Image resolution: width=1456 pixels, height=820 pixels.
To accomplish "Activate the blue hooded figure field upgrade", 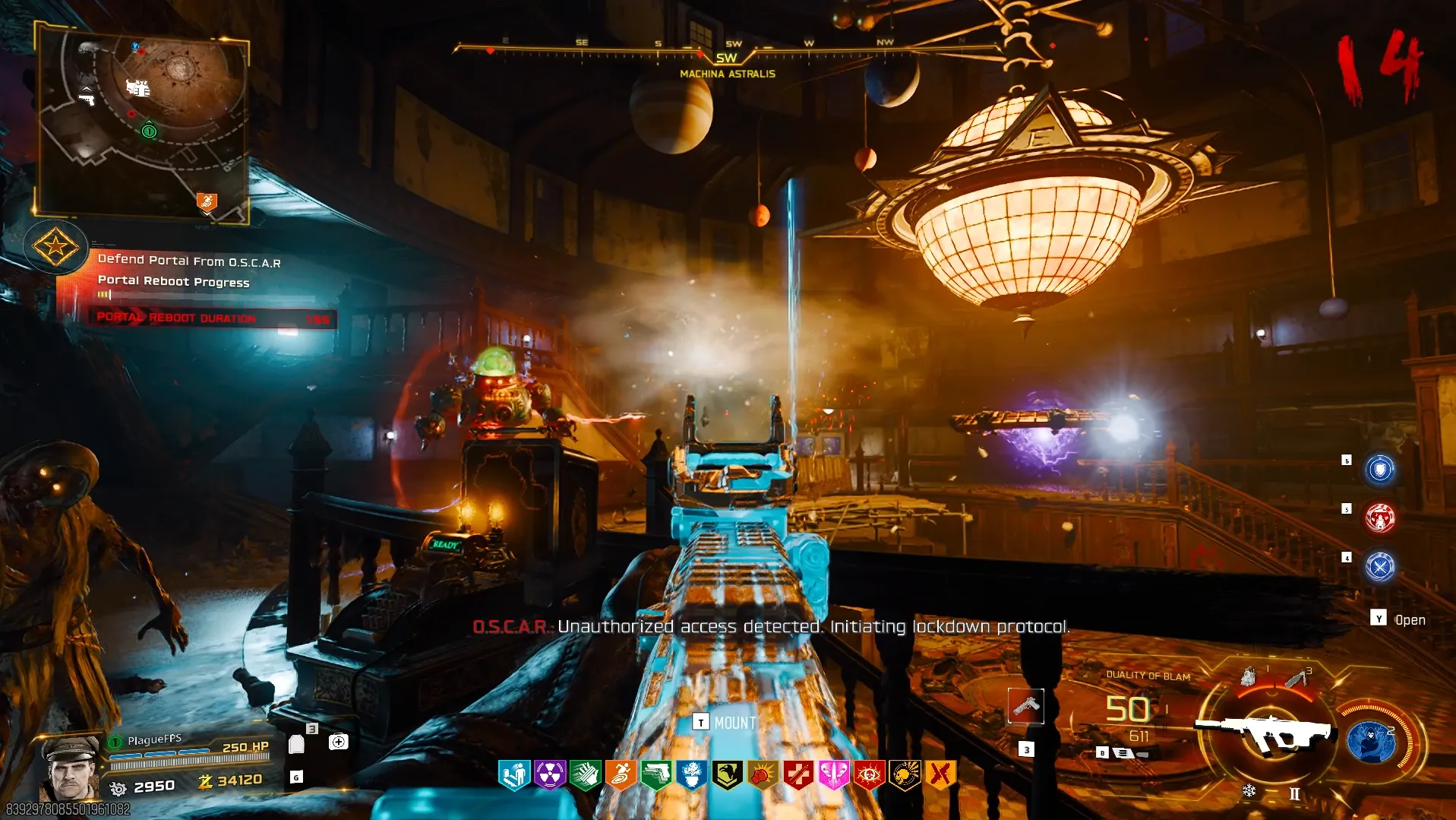I will coord(1371,741).
